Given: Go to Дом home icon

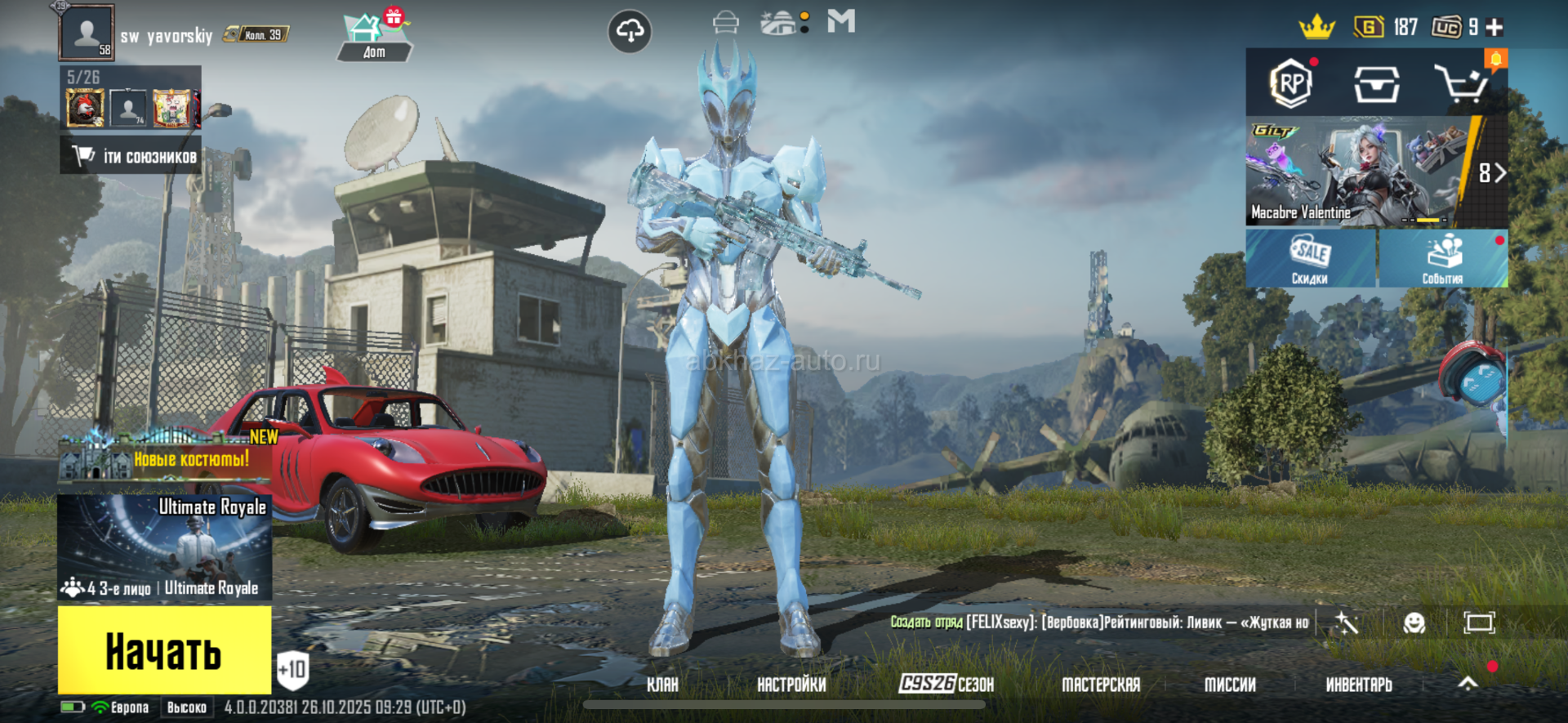Looking at the screenshot, I should click(x=373, y=37).
